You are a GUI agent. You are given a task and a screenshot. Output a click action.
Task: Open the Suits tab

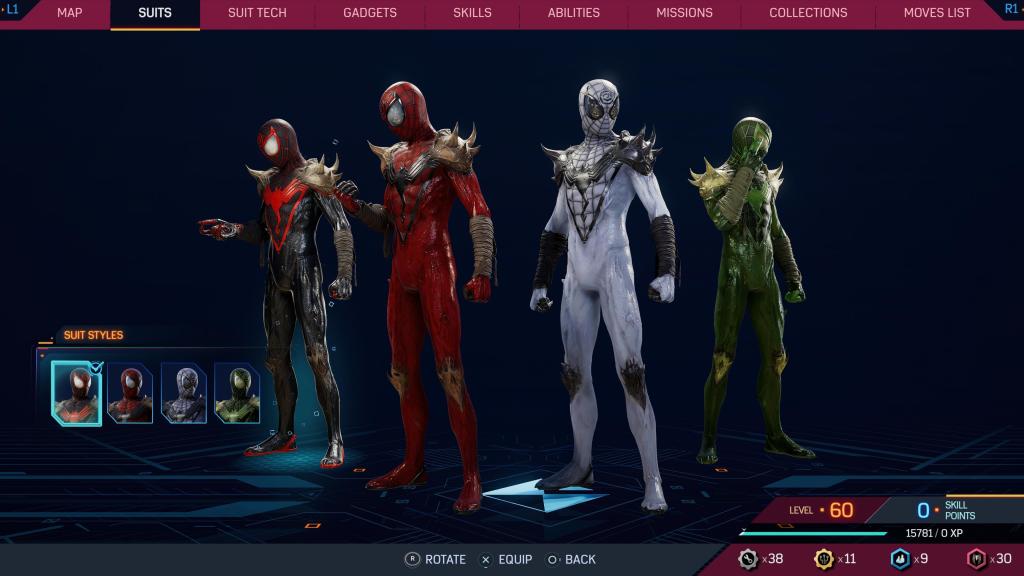click(x=155, y=13)
